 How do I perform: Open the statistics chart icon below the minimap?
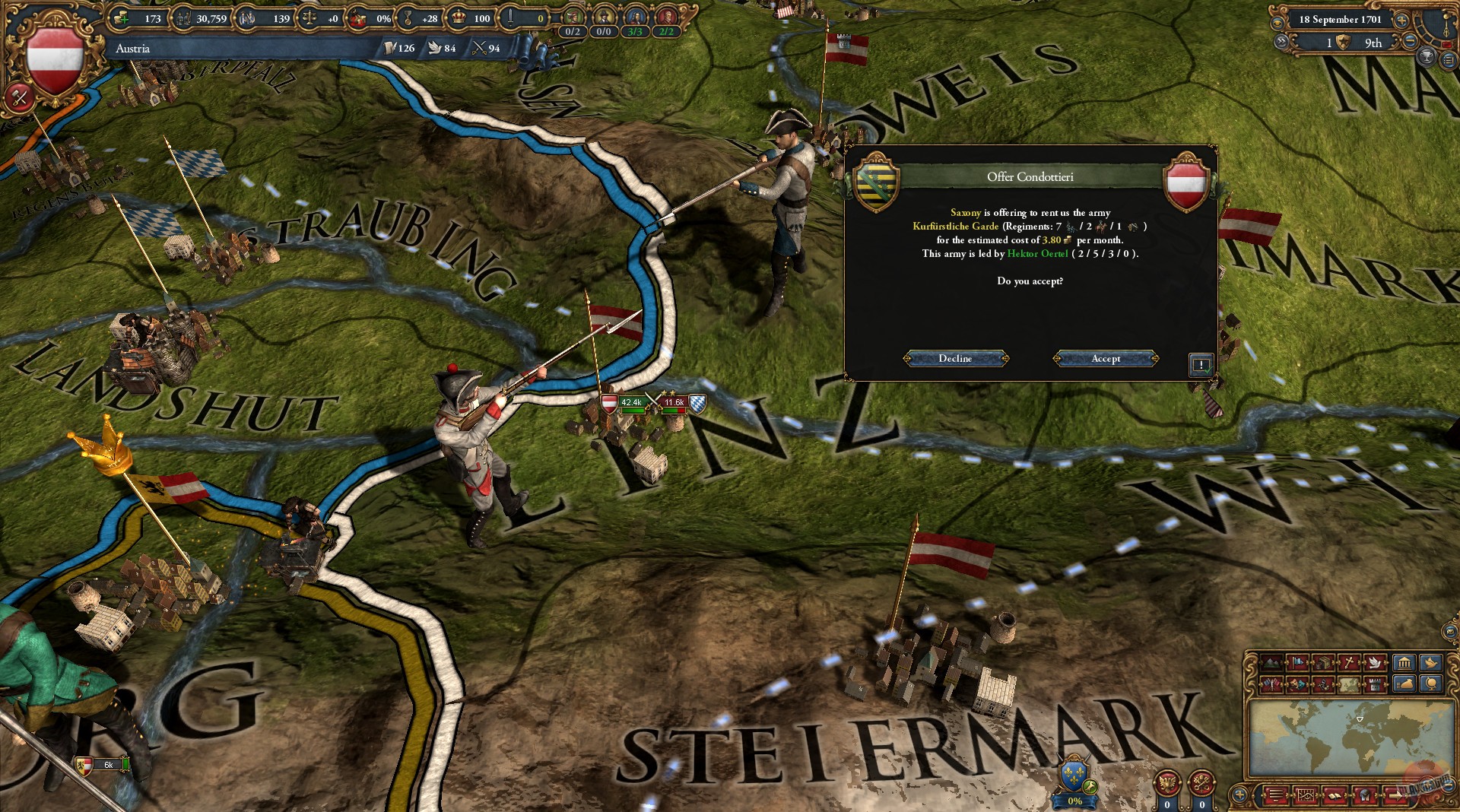pyautogui.click(x=1306, y=795)
